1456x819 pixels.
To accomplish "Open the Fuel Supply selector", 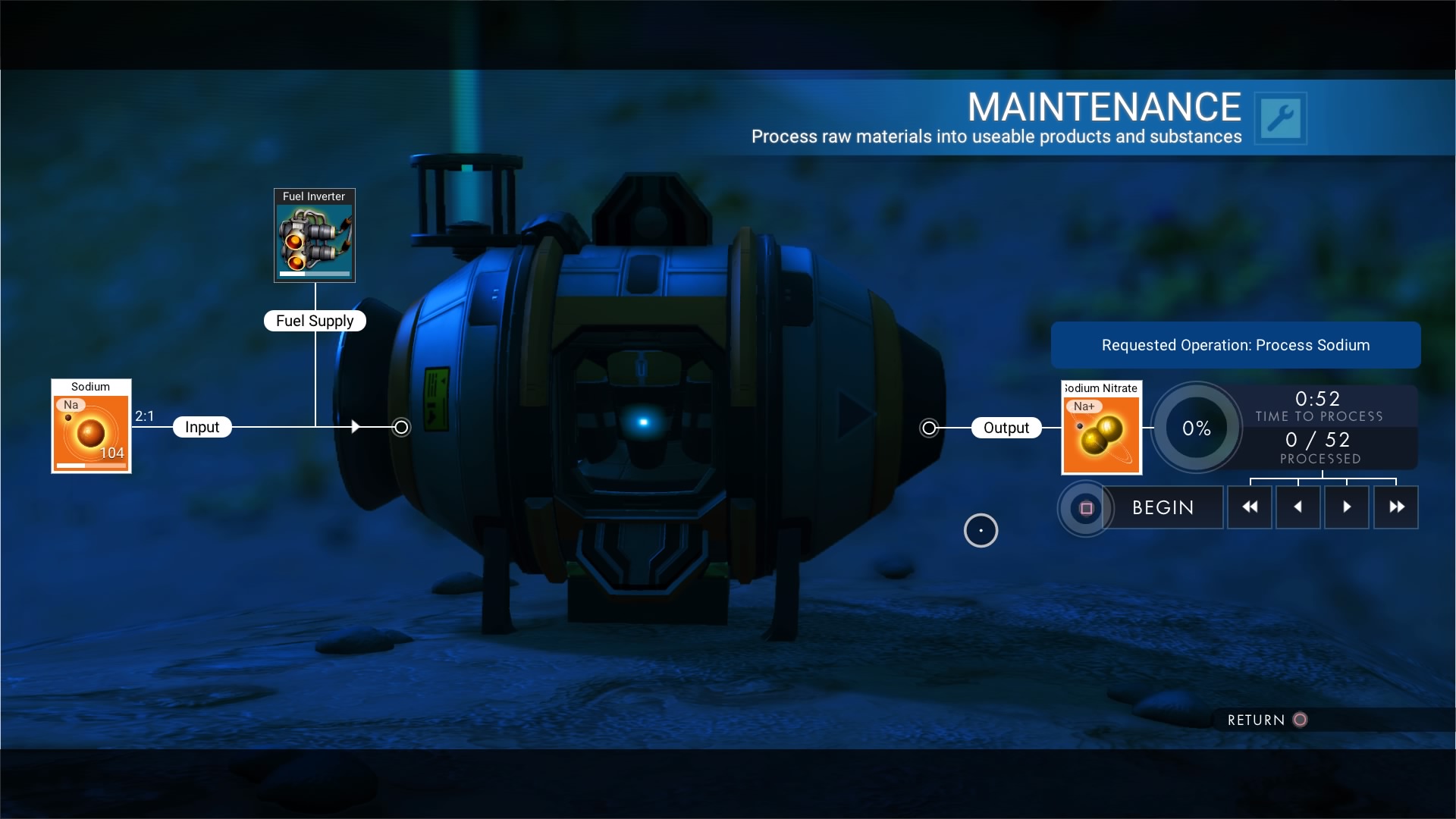I will coord(315,320).
